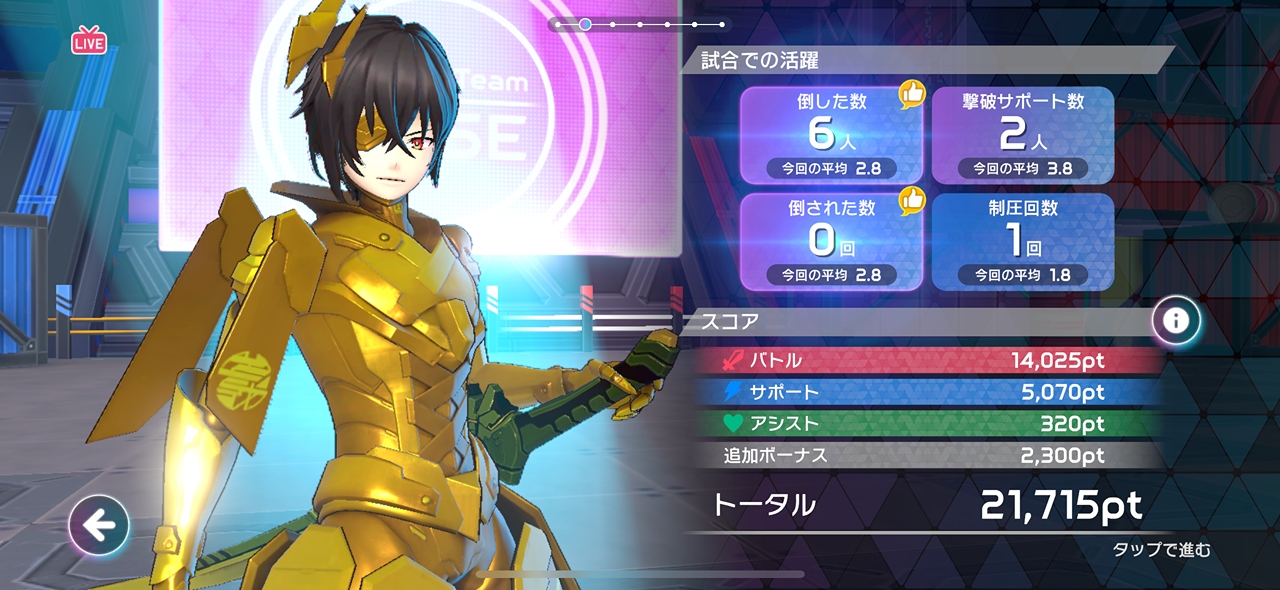Select the 撃破サポート数 stat panel
The image size is (1280, 590).
point(1022,135)
